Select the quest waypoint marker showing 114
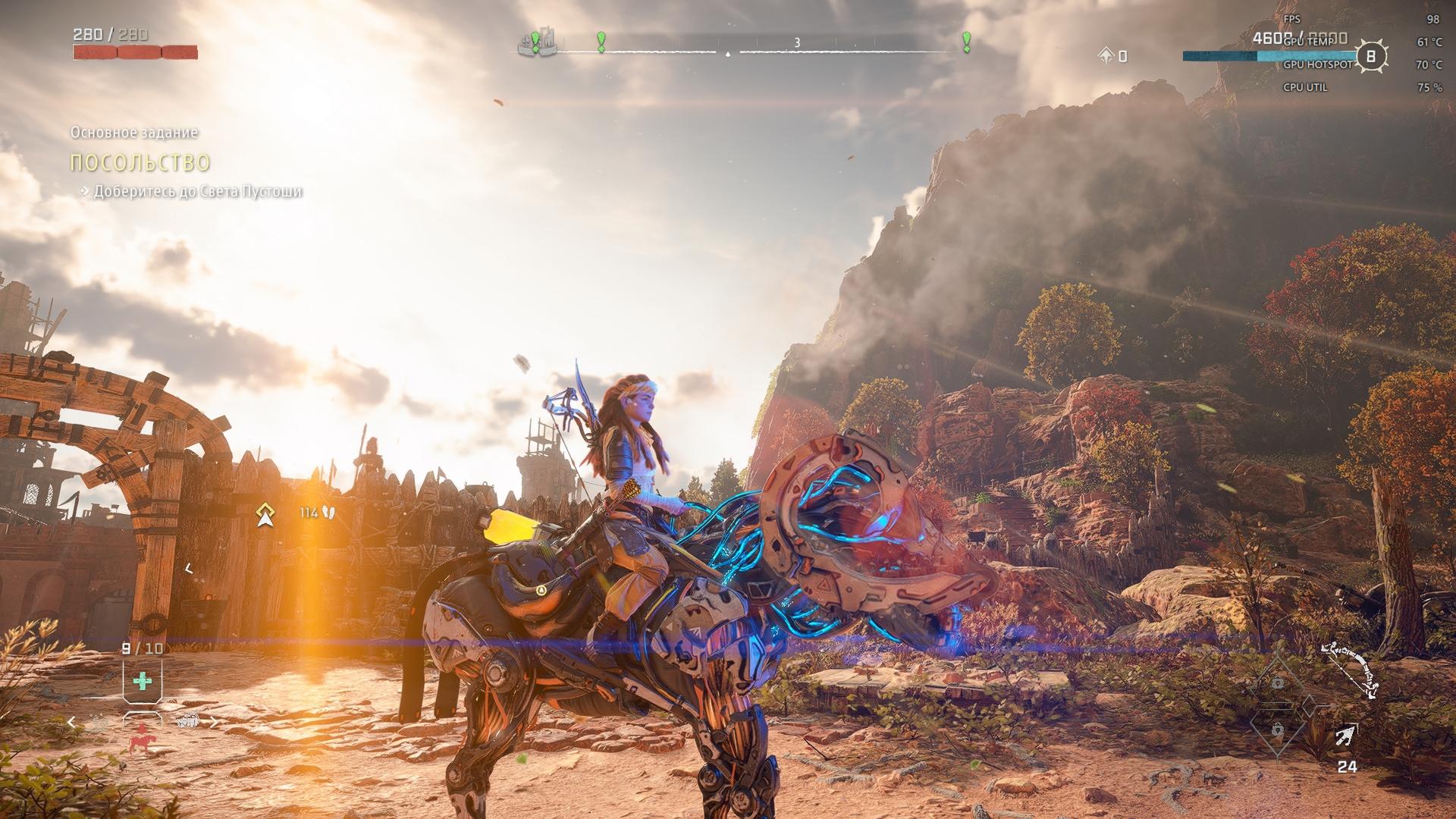The image size is (1456, 819). [x=264, y=514]
